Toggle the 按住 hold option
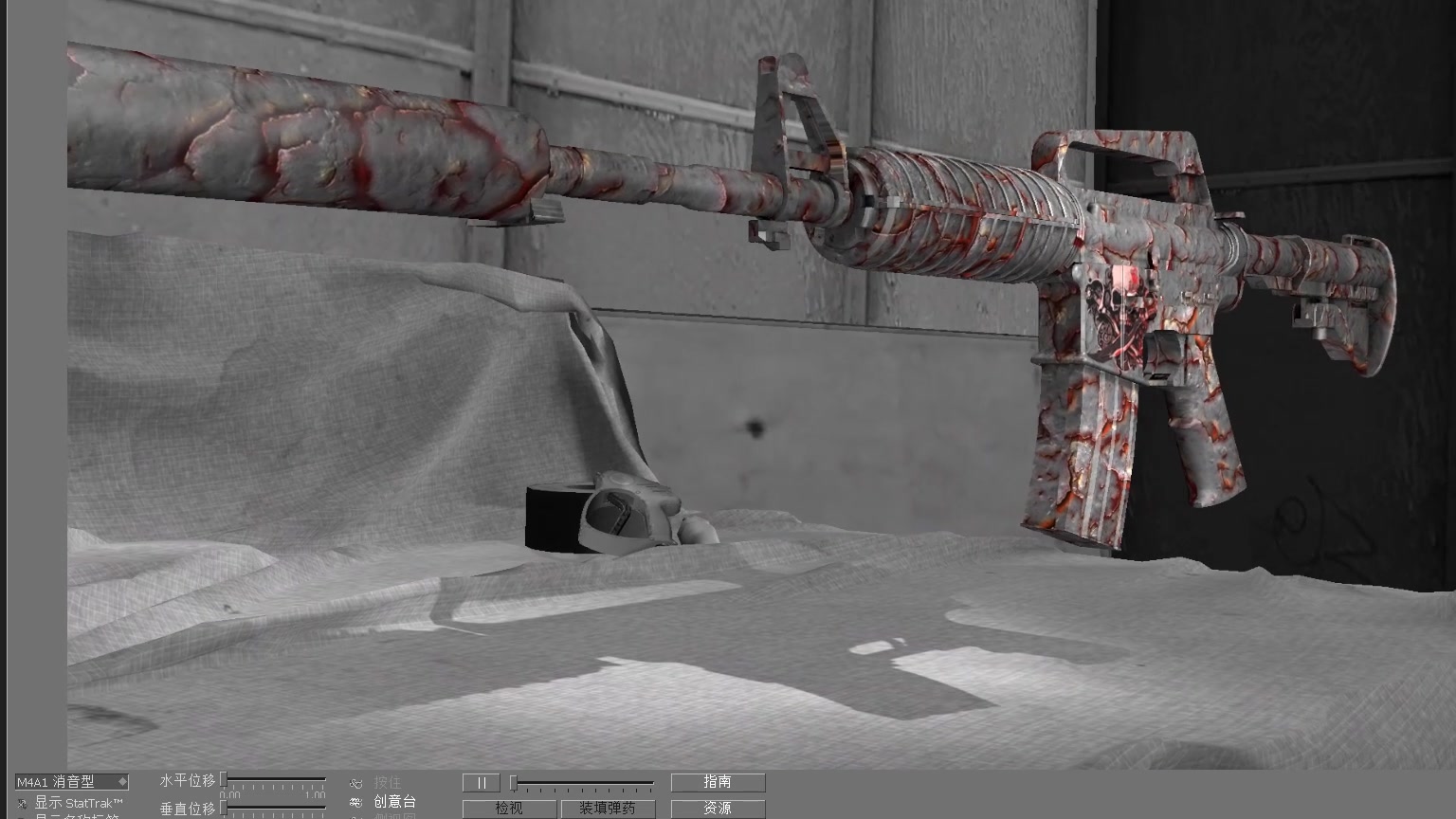 (x=389, y=782)
